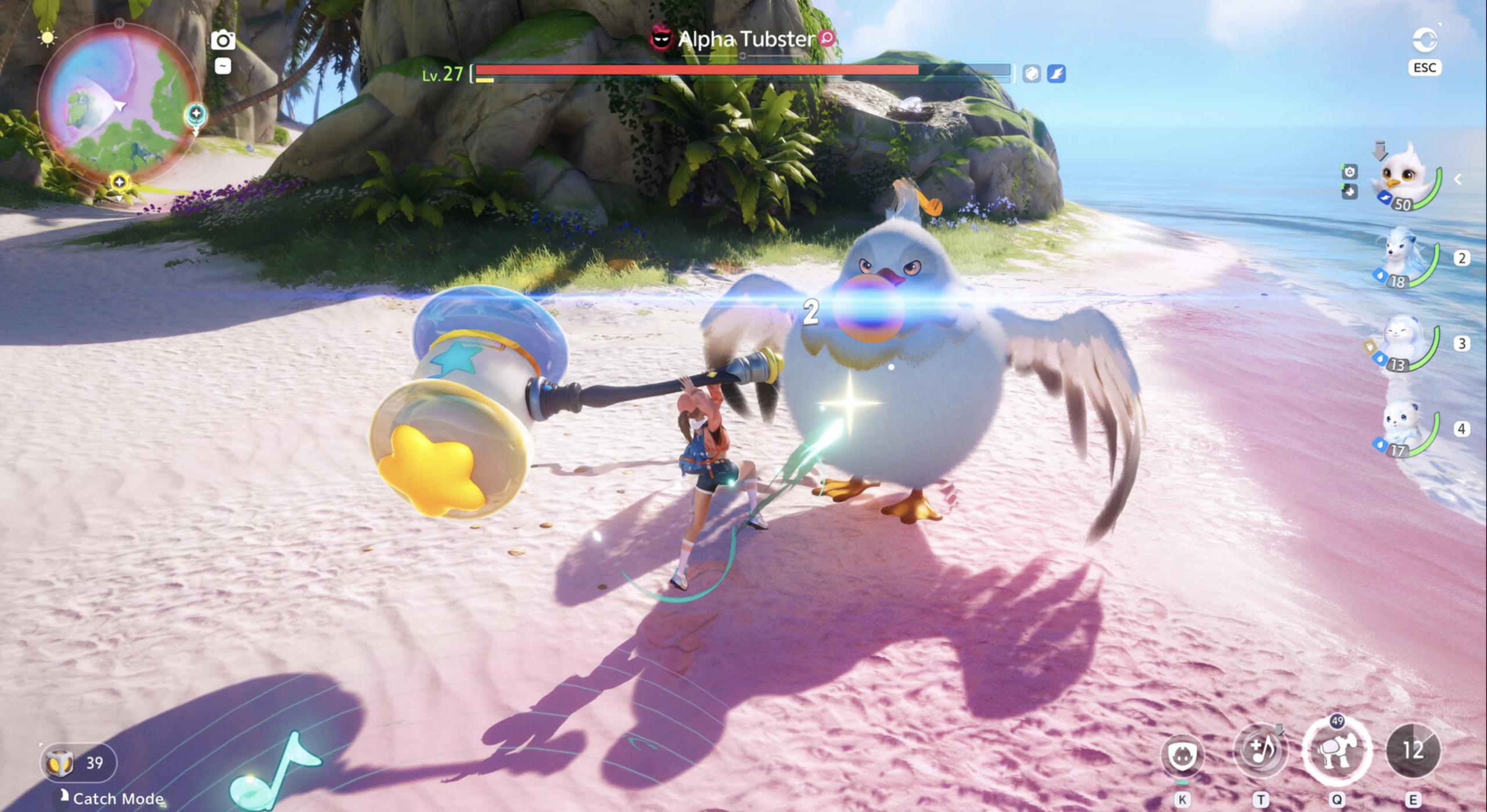
Task: Select the pal command skill bound to K
Action: tap(1183, 756)
